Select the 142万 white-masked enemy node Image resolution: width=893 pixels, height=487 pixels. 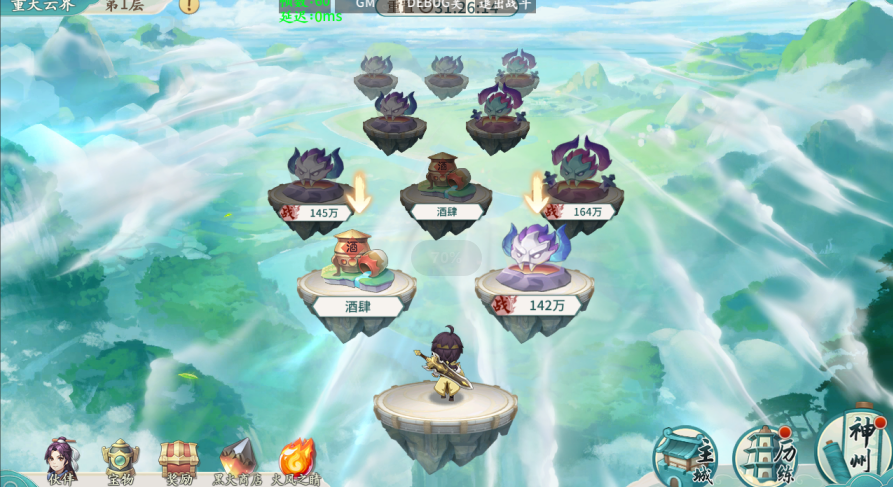(535, 270)
